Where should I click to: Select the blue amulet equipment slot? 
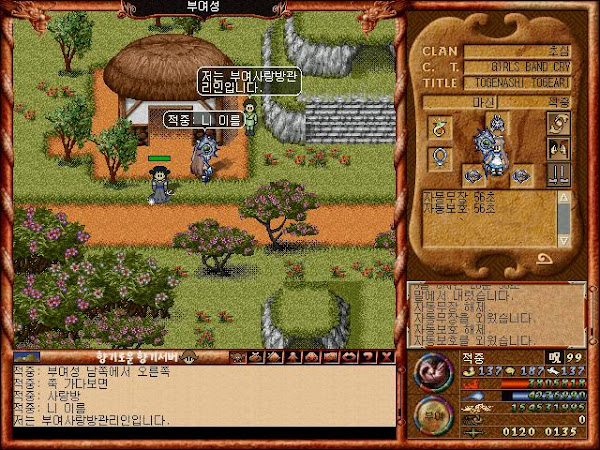[x=437, y=157]
